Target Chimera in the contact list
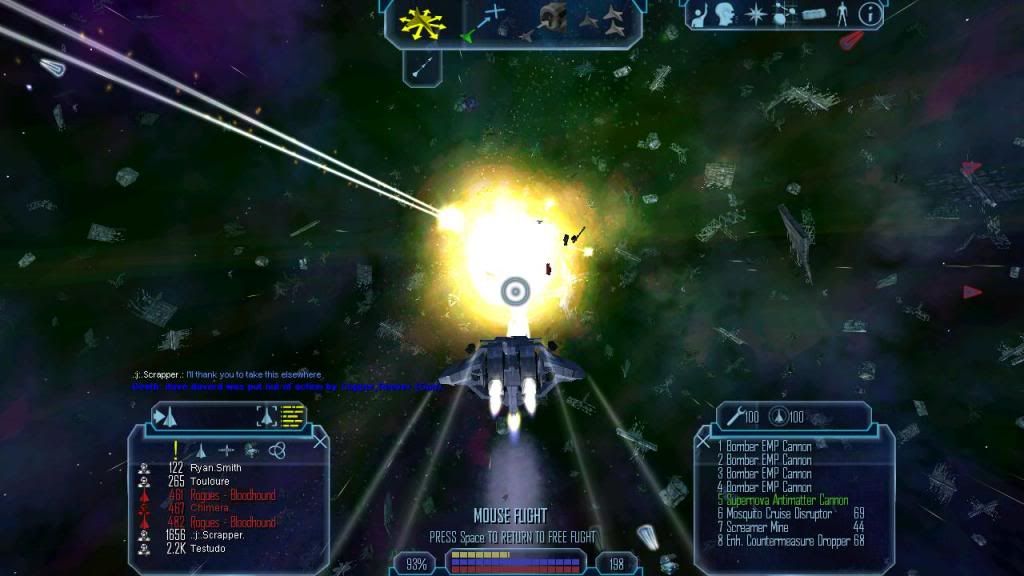Viewport: 1024px width, 576px height. pos(207,508)
